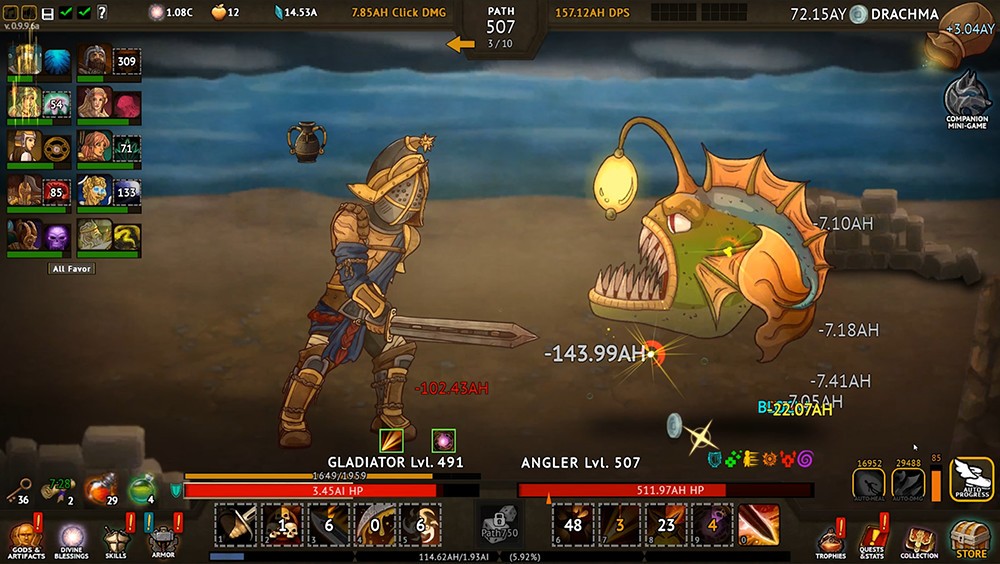1000x564 pixels.
Task: Click the All Favor button
Action: click(72, 269)
